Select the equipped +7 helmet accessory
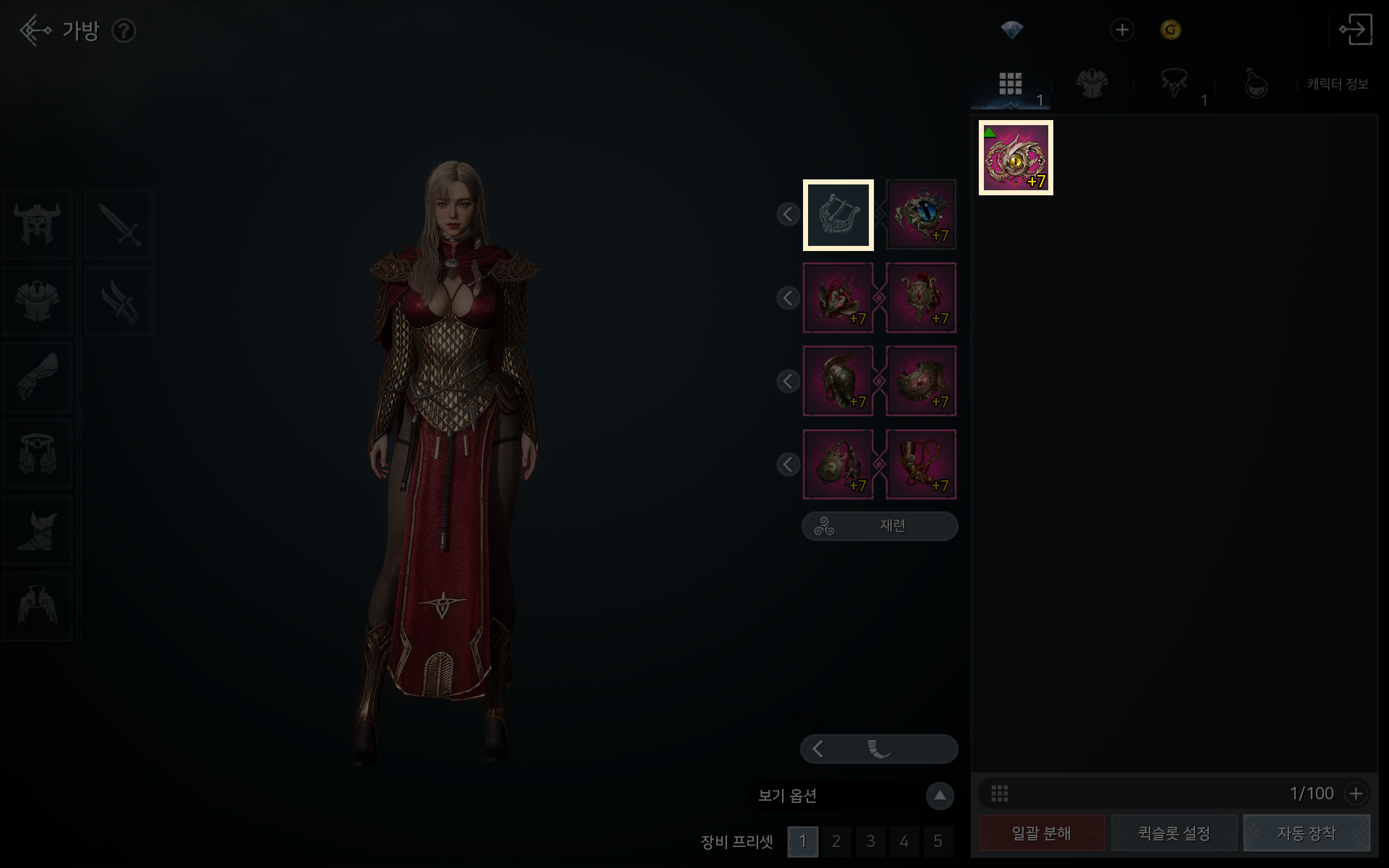 click(x=838, y=381)
